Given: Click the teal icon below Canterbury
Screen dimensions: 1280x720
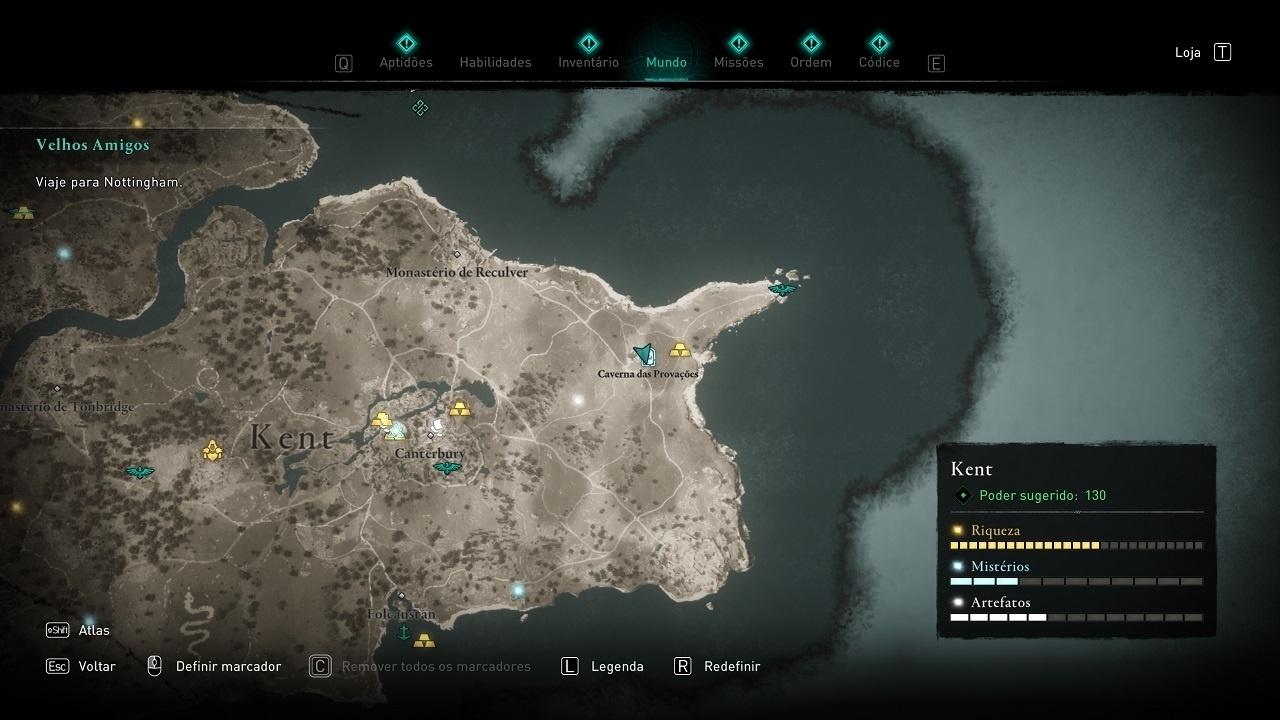Looking at the screenshot, I should 446,467.
